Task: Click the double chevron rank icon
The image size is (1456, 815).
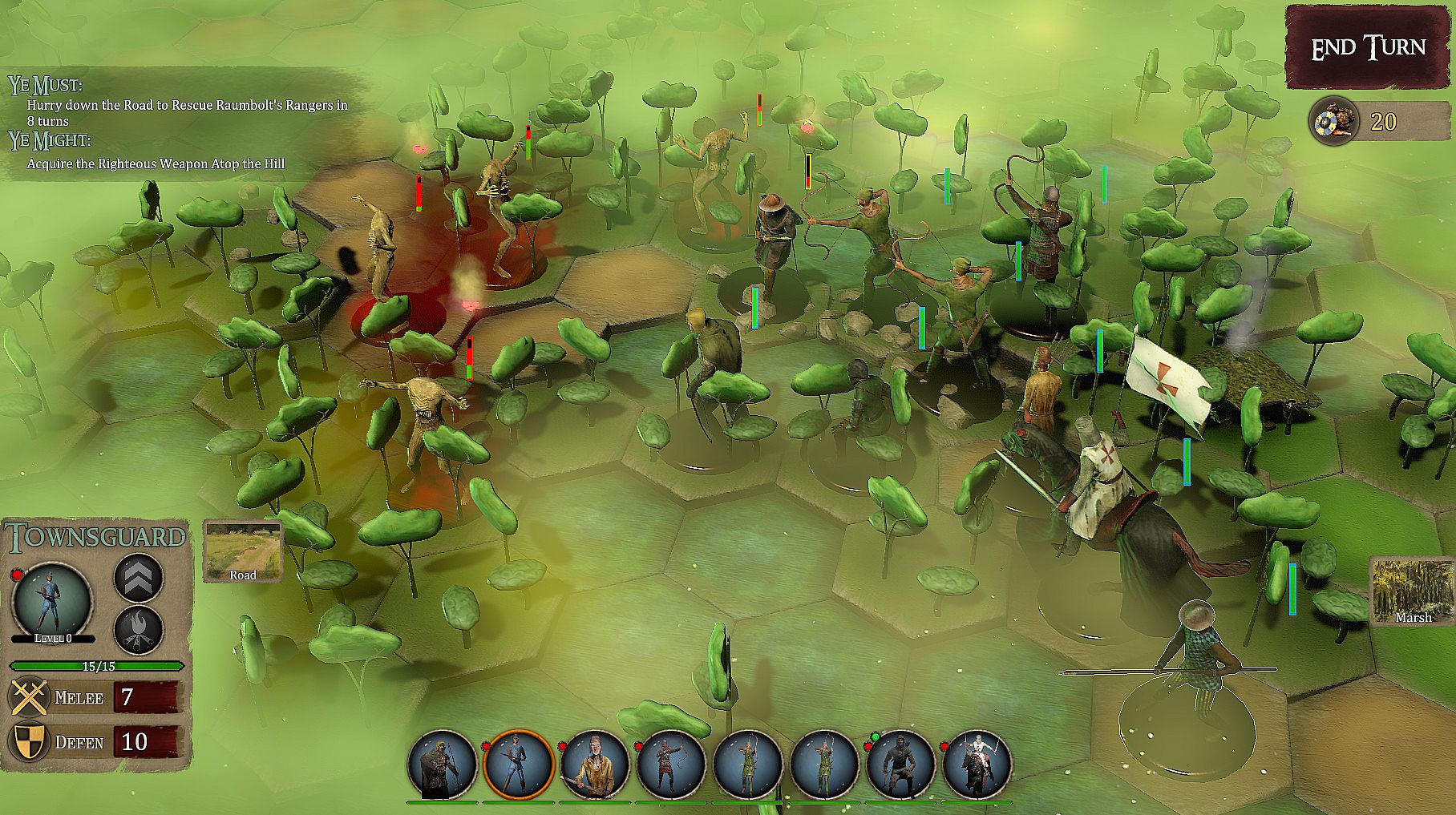Action: 139,578
